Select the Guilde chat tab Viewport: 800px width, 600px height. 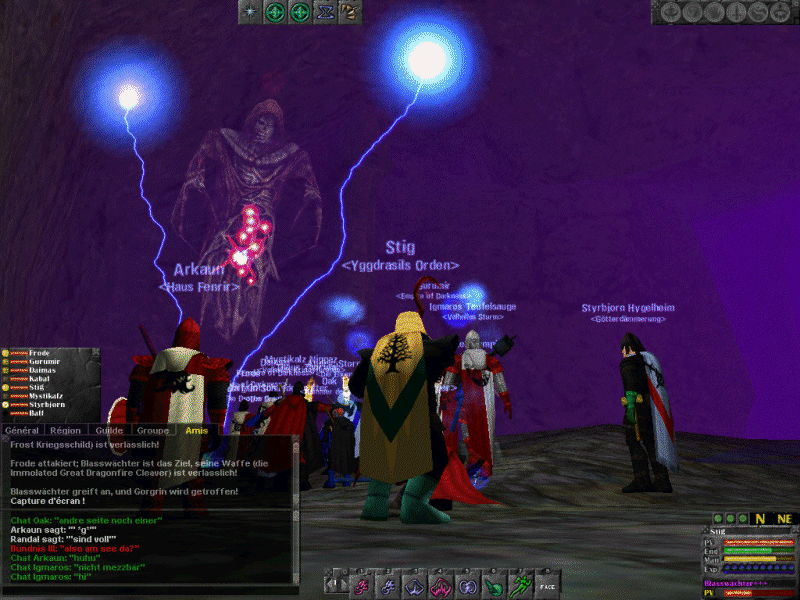tap(108, 429)
